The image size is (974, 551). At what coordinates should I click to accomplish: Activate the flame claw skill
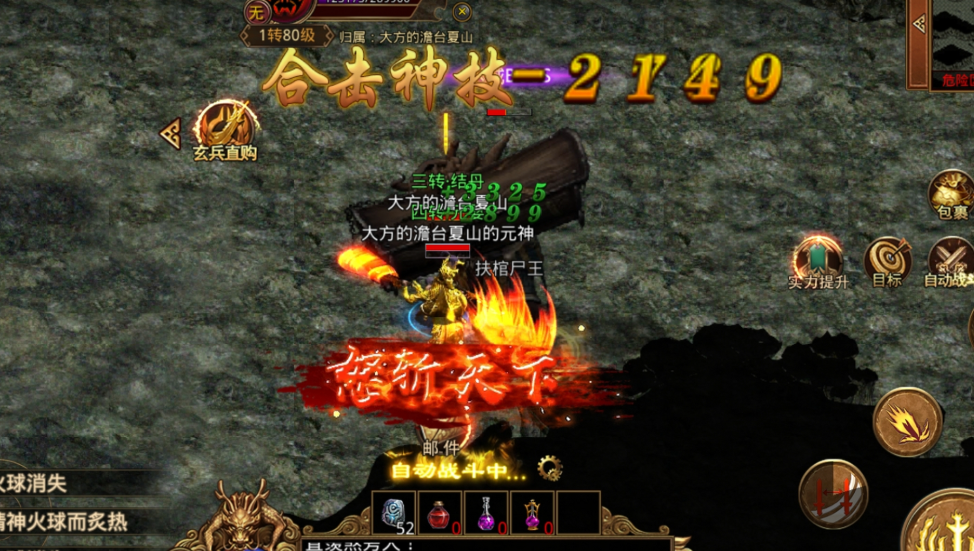click(x=907, y=422)
